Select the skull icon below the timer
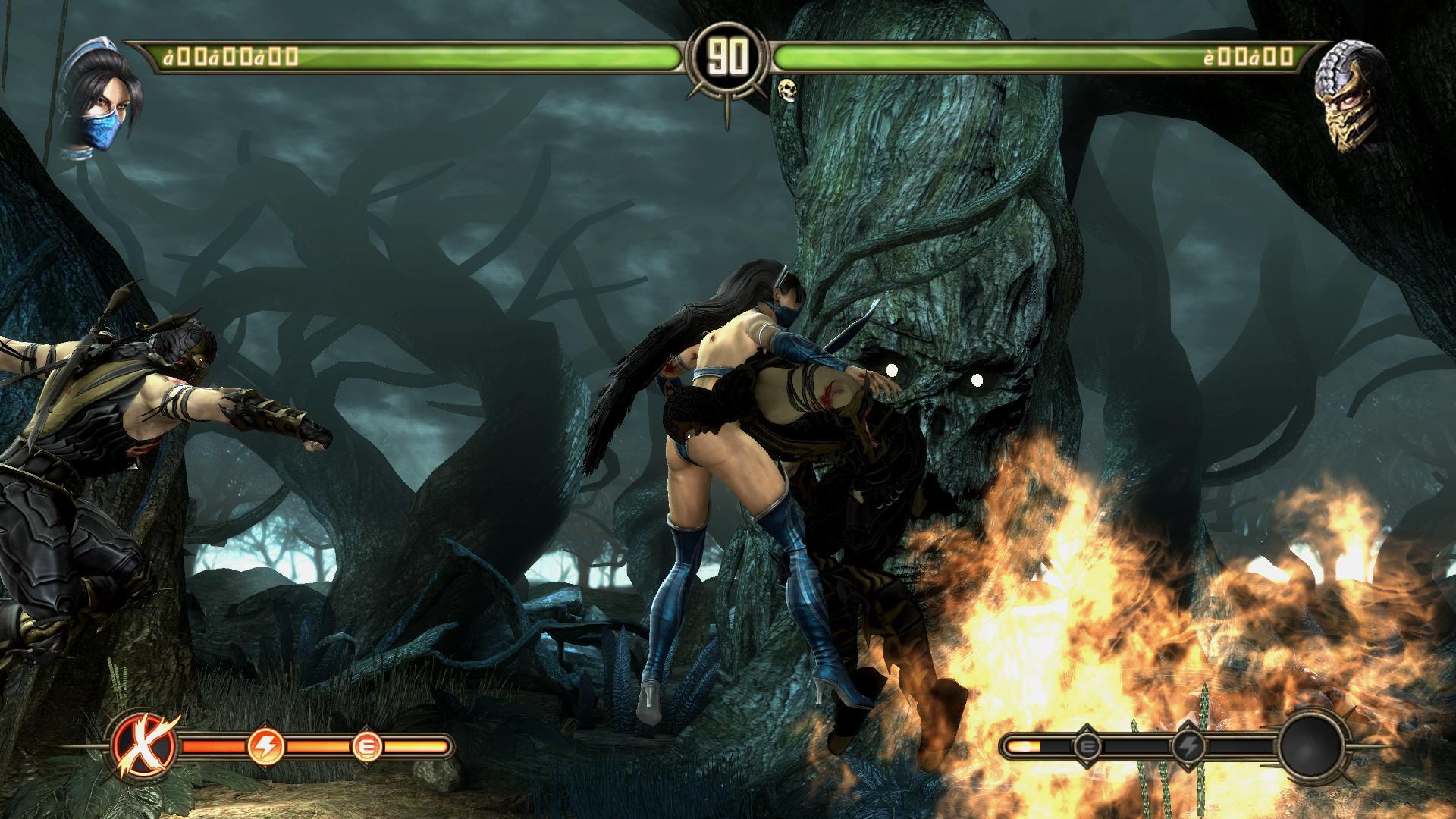The height and width of the screenshot is (819, 1456). [786, 91]
